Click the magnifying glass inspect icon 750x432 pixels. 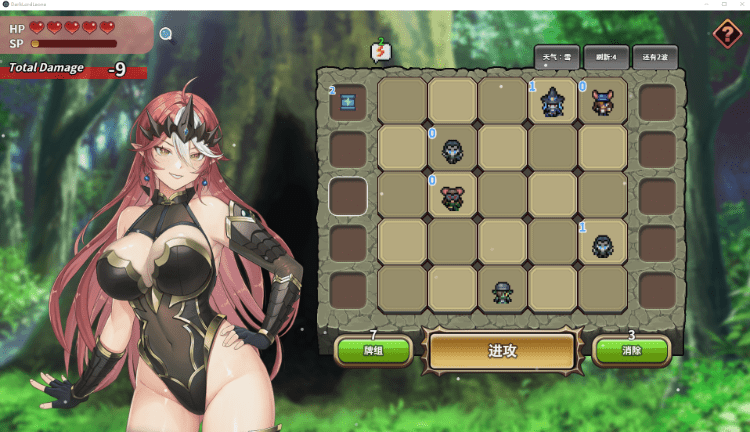166,34
